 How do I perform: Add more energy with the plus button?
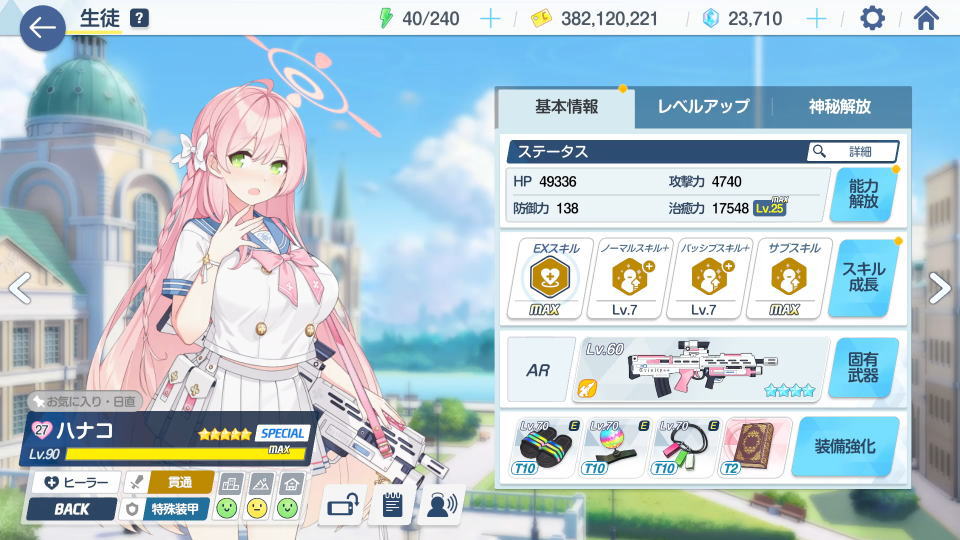pyautogui.click(x=490, y=18)
